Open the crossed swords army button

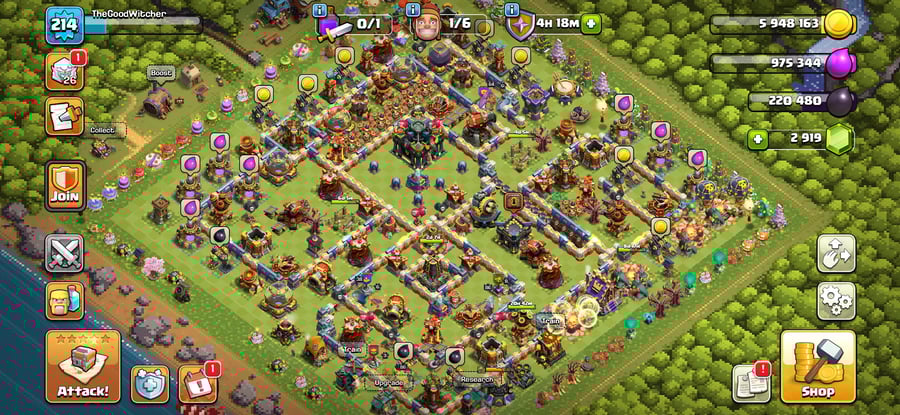click(64, 252)
